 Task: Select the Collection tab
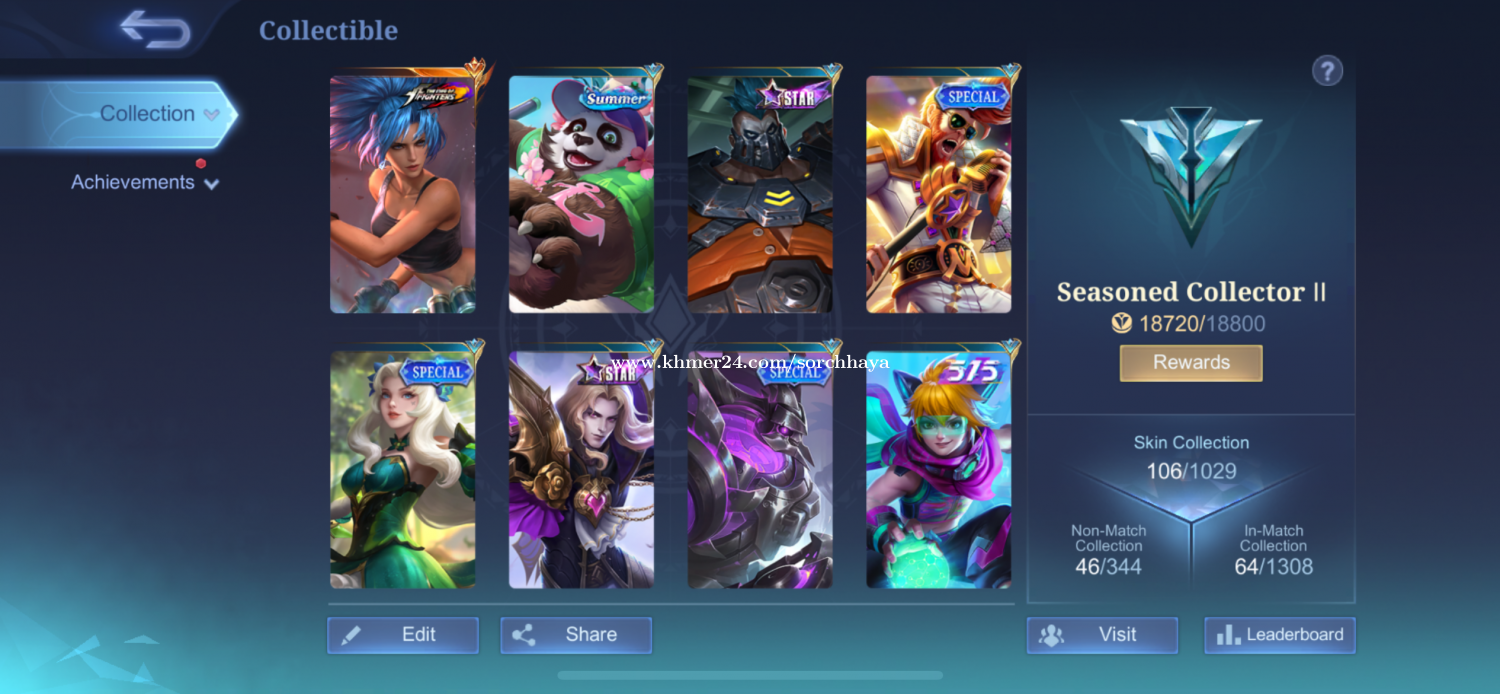[147, 114]
